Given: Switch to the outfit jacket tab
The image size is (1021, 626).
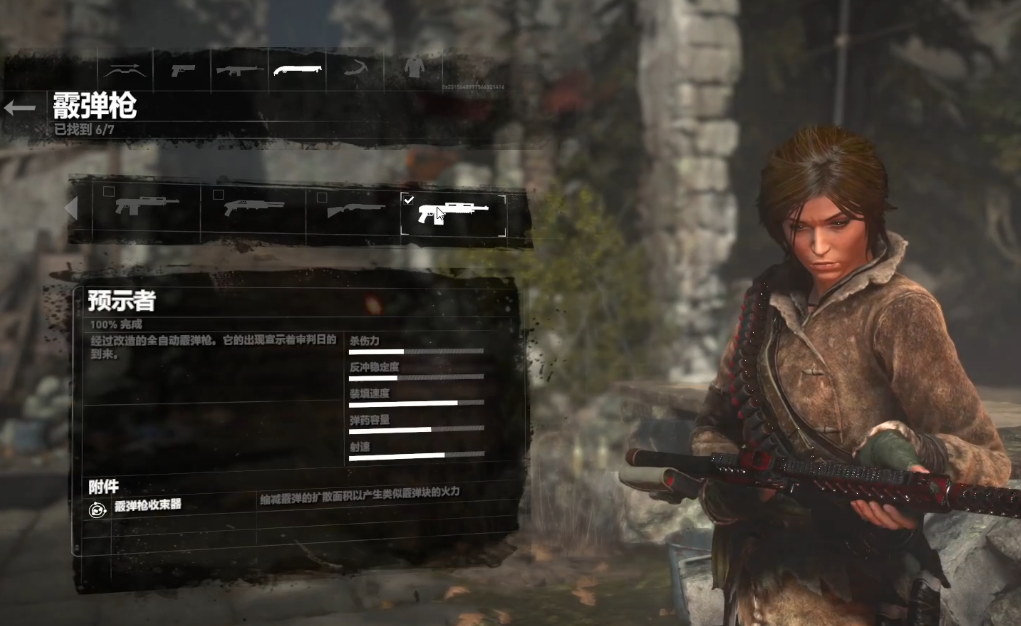Looking at the screenshot, I should click(414, 69).
